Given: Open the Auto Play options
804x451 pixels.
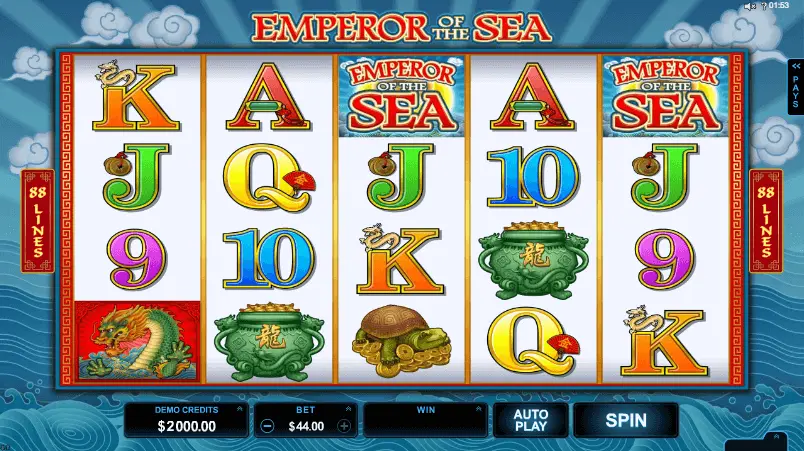Looking at the screenshot, I should coord(530,420).
